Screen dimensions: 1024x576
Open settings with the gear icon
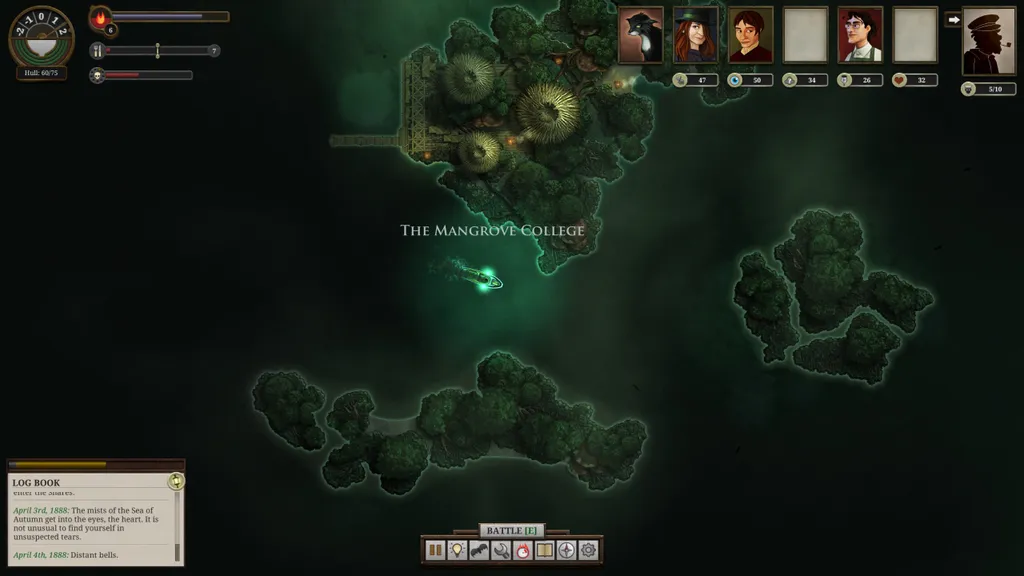pos(589,550)
